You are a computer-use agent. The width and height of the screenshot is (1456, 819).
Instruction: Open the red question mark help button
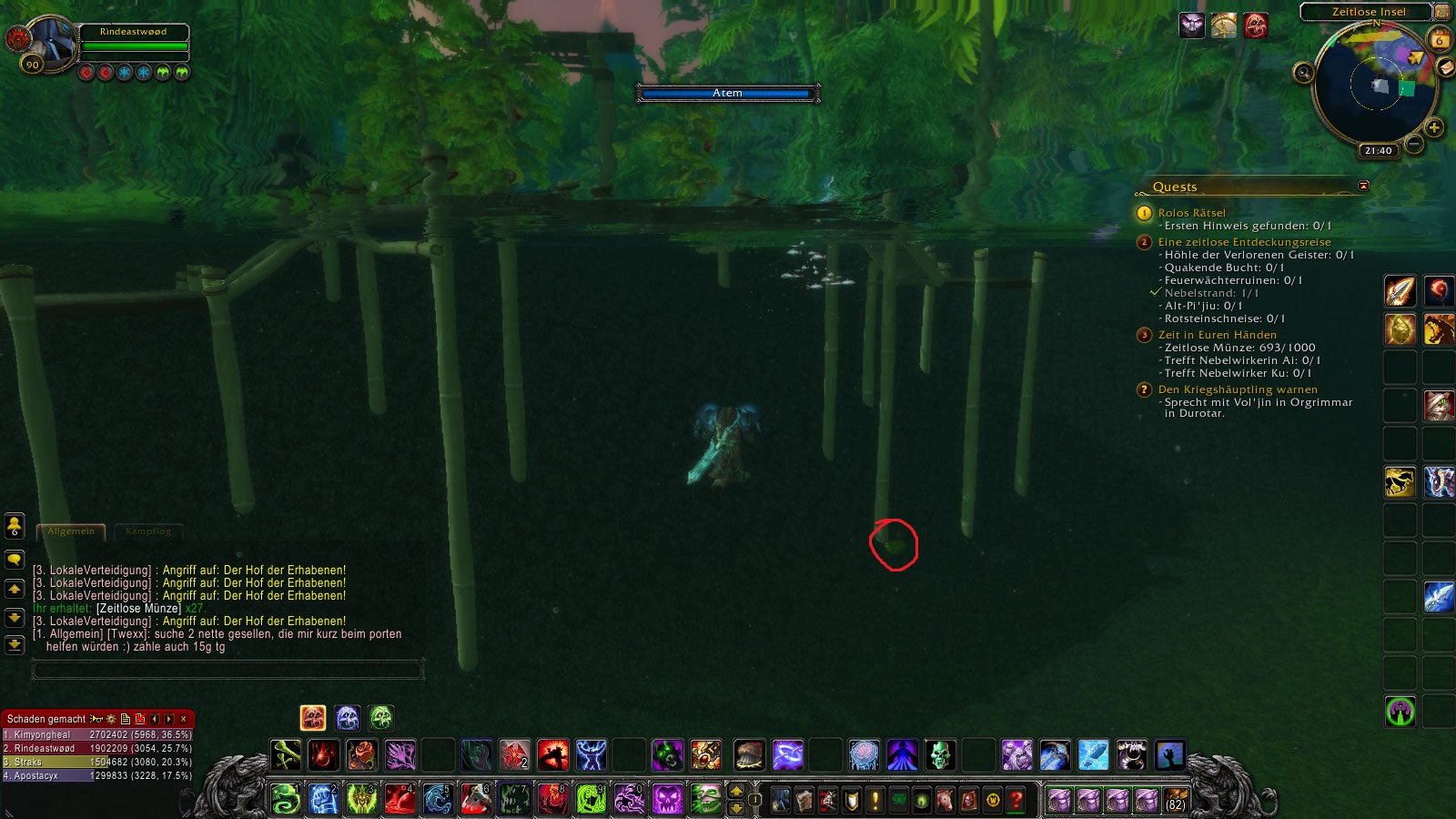pos(1016,801)
